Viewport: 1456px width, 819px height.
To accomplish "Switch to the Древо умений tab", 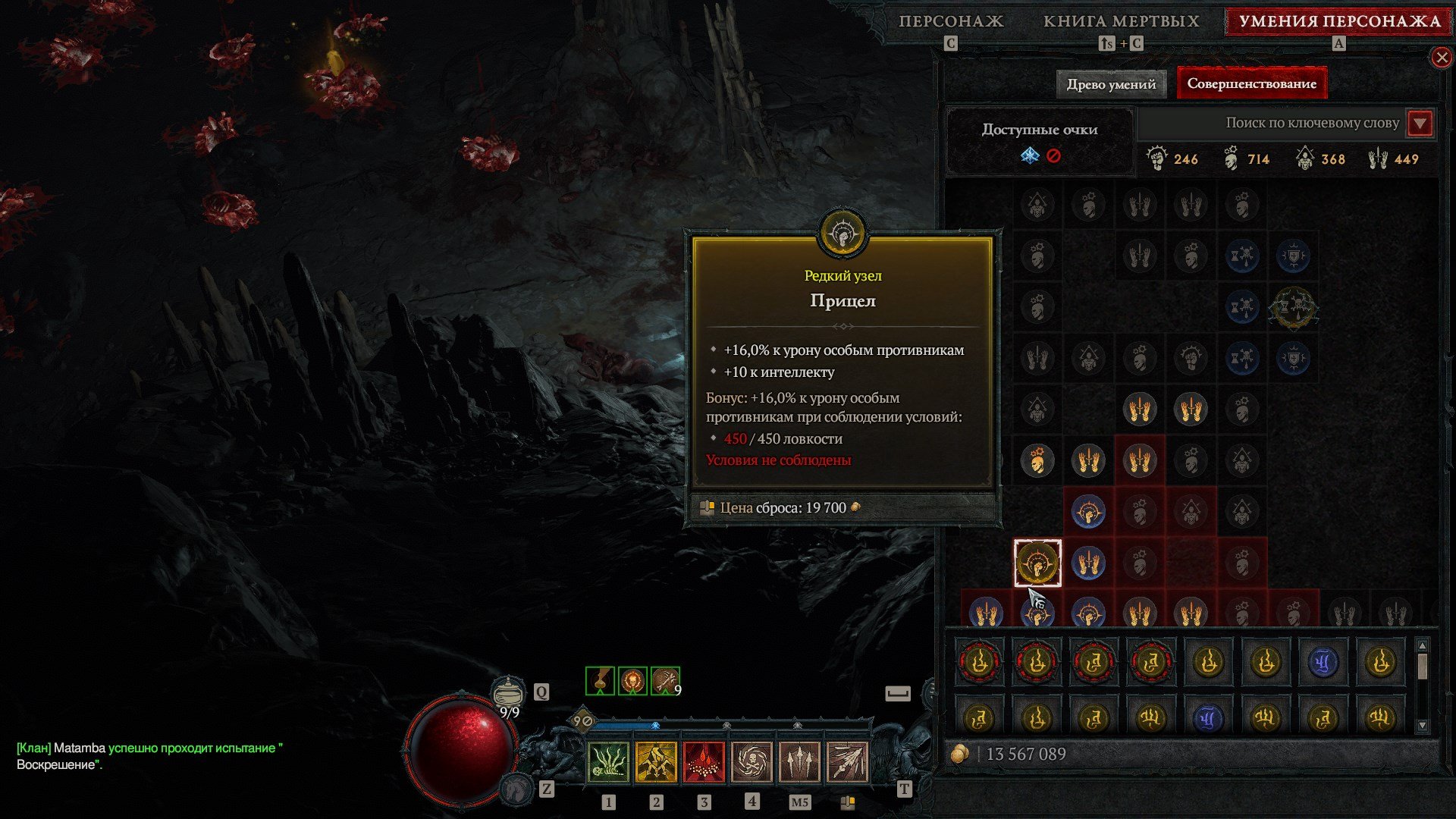I will [1111, 84].
